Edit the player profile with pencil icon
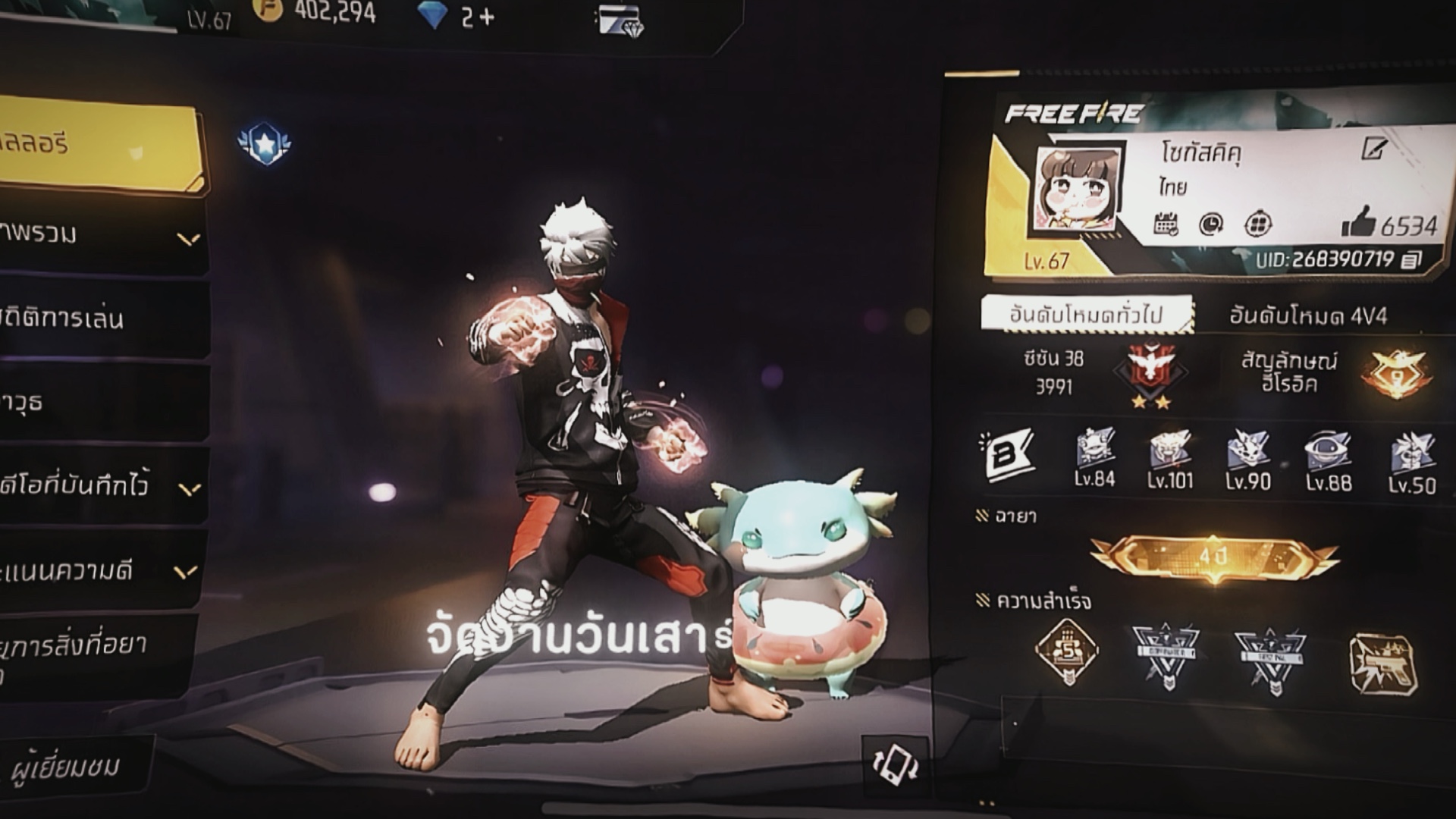This screenshot has width=1456, height=819. point(1373,149)
